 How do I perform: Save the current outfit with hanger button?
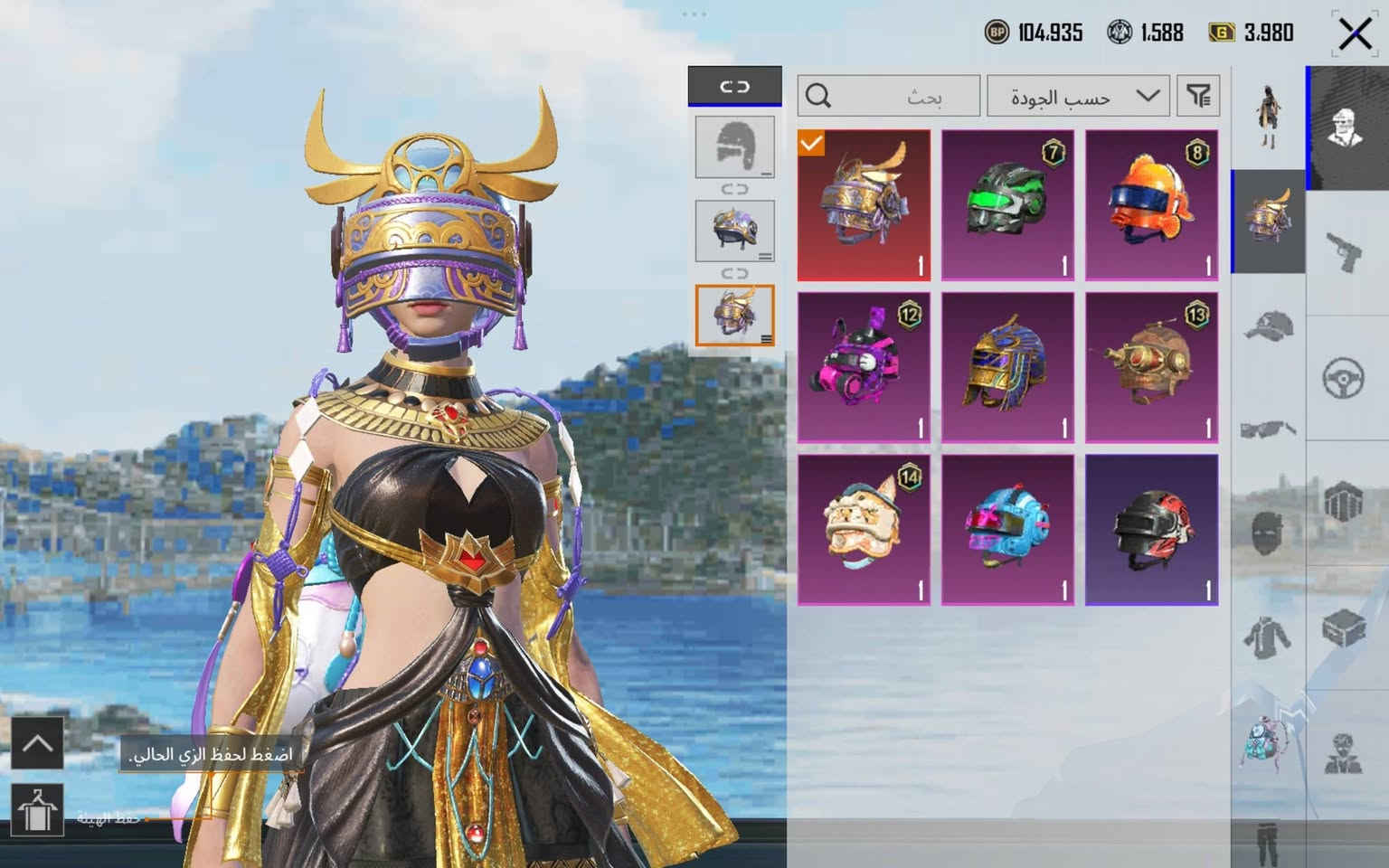[x=37, y=809]
